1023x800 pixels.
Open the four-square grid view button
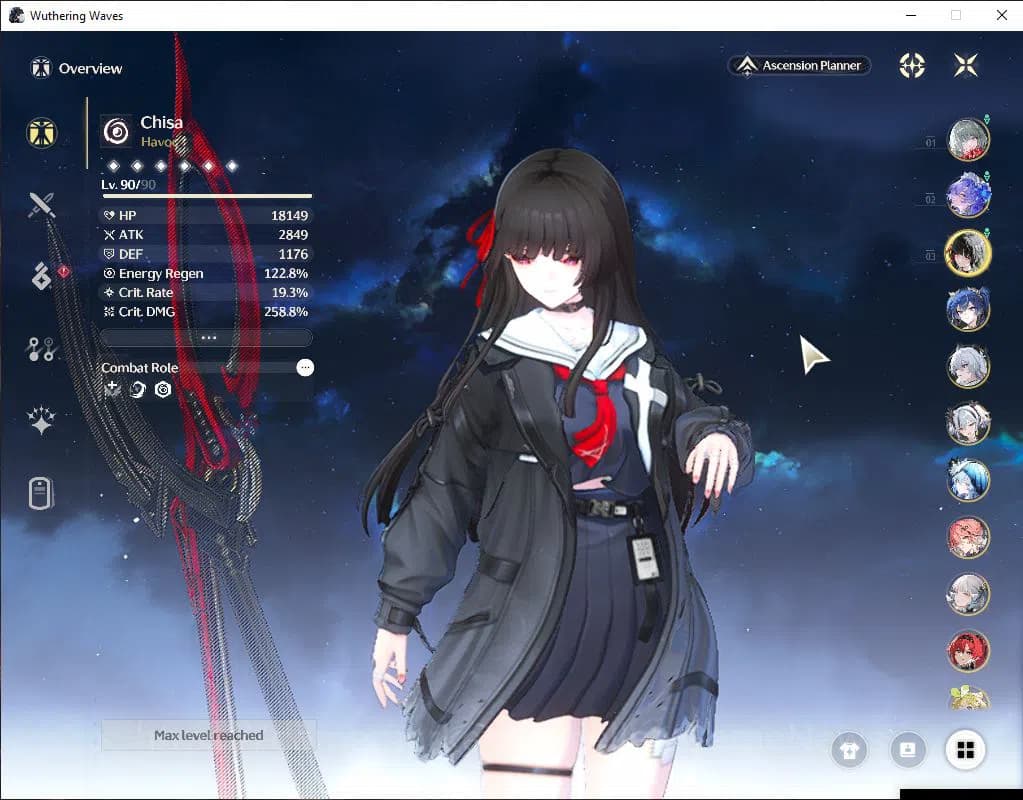tap(965, 750)
